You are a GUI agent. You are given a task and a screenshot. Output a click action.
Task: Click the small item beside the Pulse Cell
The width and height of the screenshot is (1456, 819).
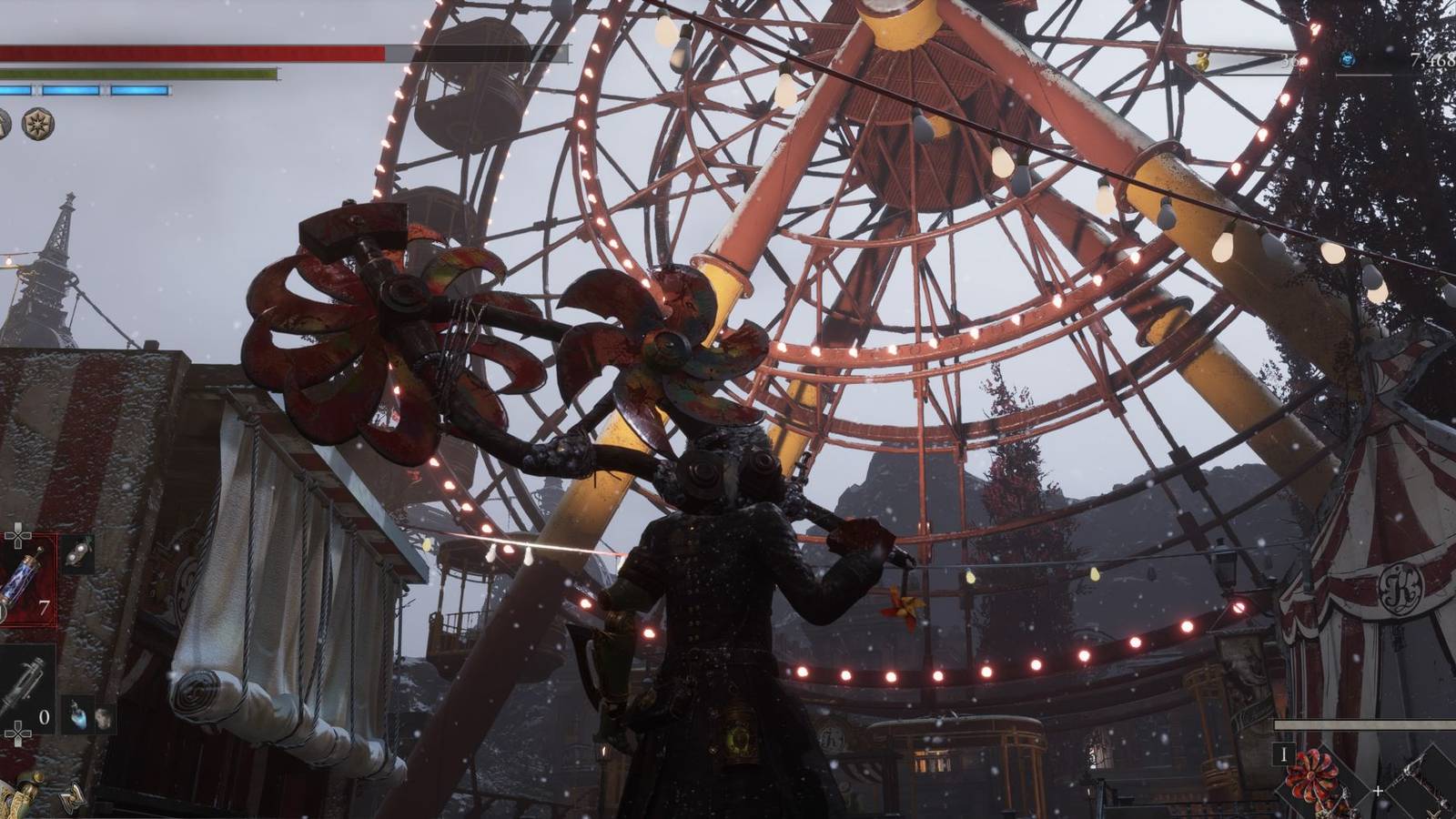(80, 551)
